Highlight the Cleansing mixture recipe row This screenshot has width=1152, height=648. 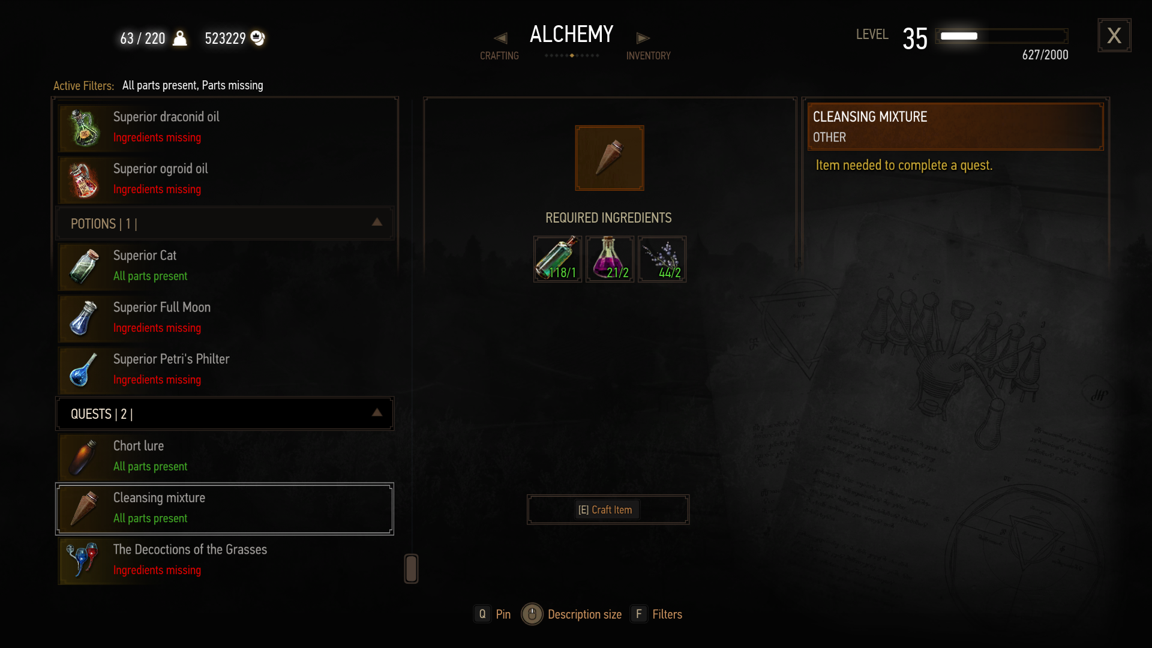coord(225,508)
